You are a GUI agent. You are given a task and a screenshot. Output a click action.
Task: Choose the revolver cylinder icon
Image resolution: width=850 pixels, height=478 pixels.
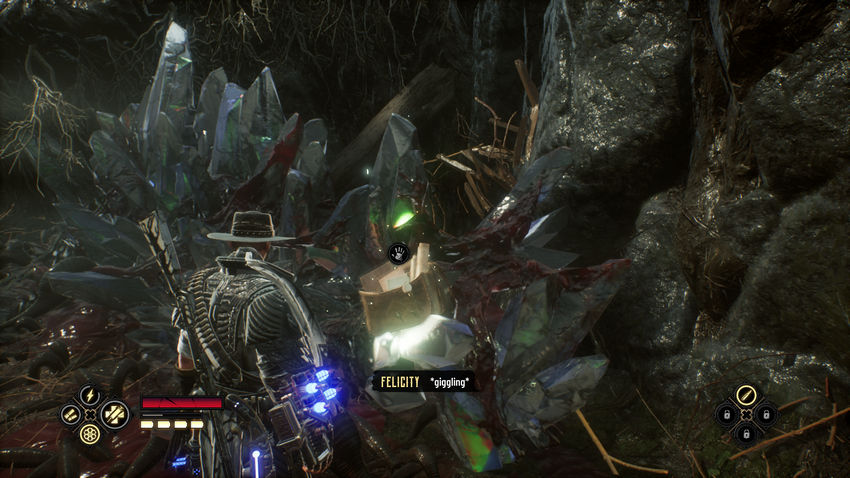click(89, 435)
